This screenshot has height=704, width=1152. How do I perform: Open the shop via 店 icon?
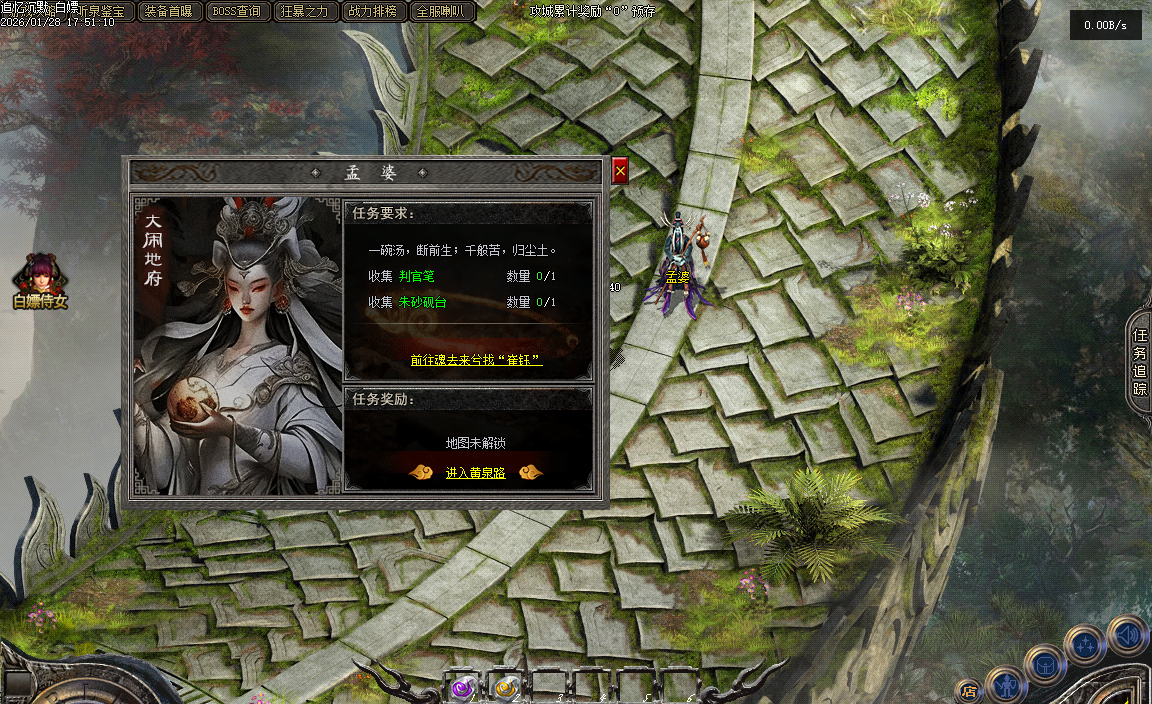967,690
